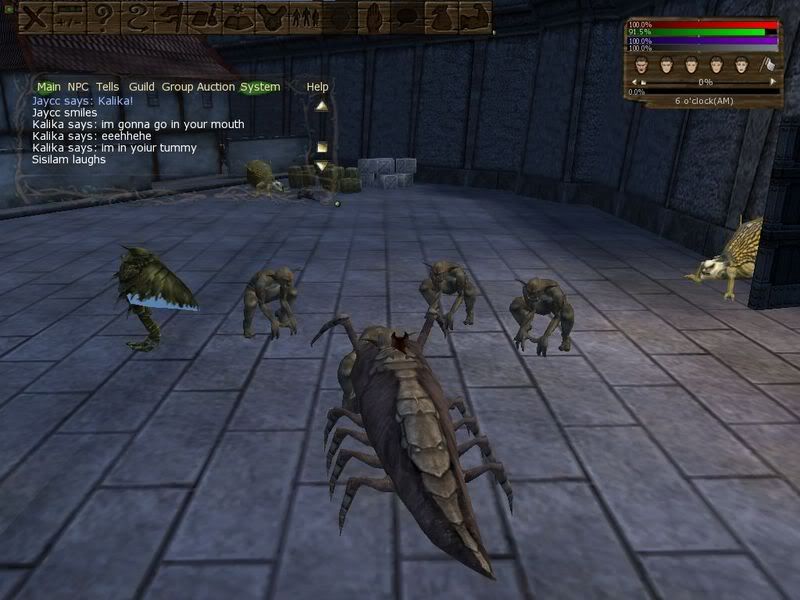Select the Tells chat tab
800x600 pixels.
click(x=107, y=87)
